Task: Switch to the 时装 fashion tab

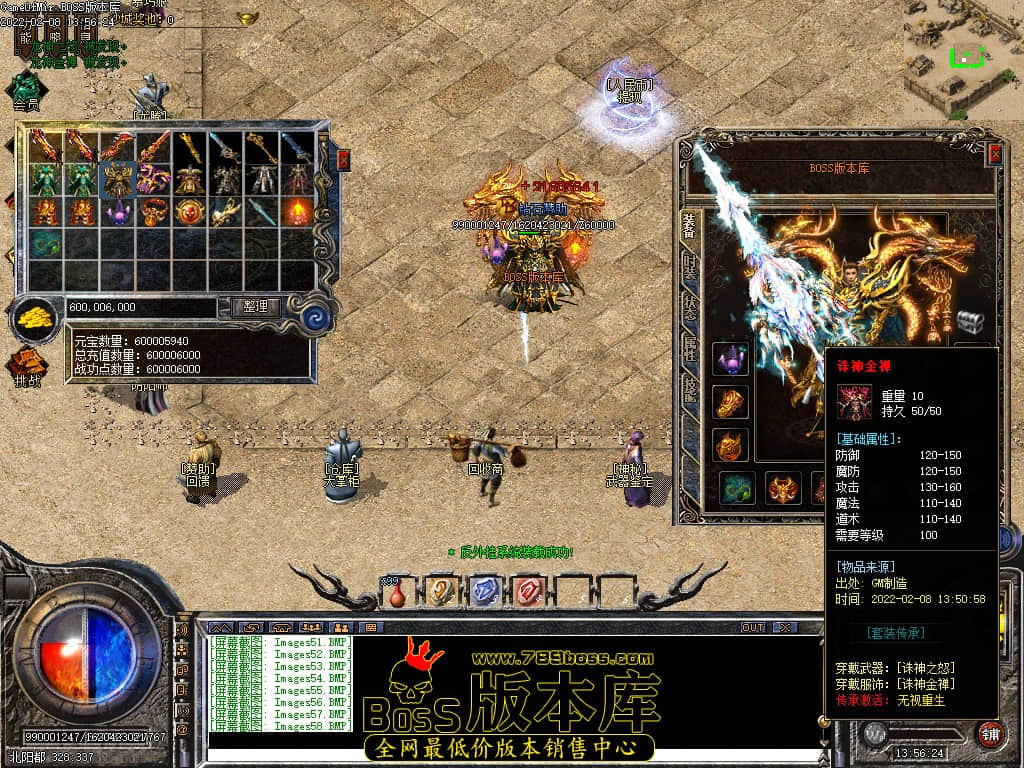Action: point(690,269)
